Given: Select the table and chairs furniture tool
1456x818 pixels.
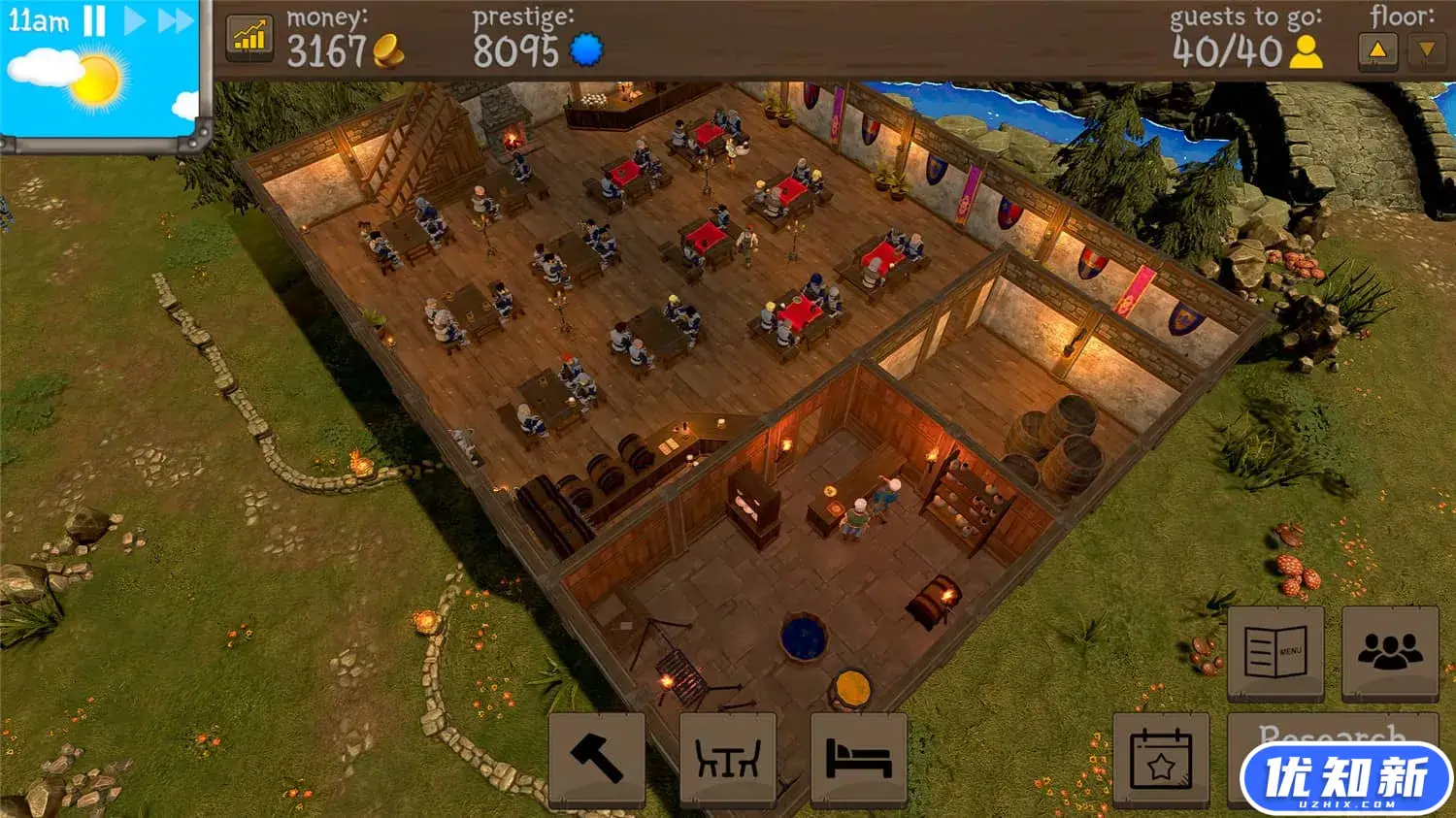Looking at the screenshot, I should [727, 759].
